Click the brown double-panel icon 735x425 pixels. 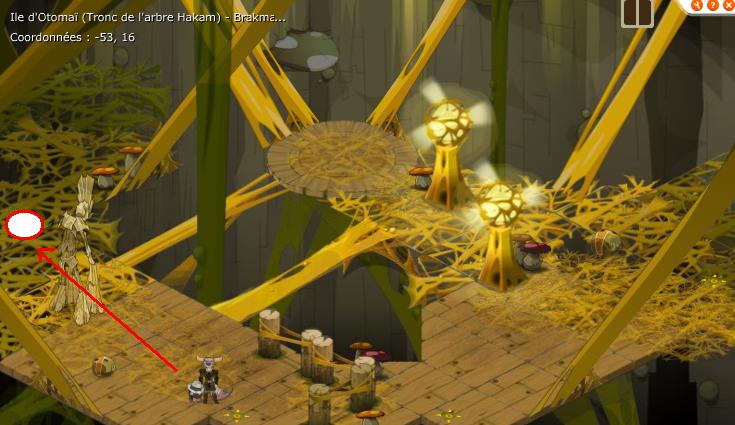pyautogui.click(x=637, y=12)
